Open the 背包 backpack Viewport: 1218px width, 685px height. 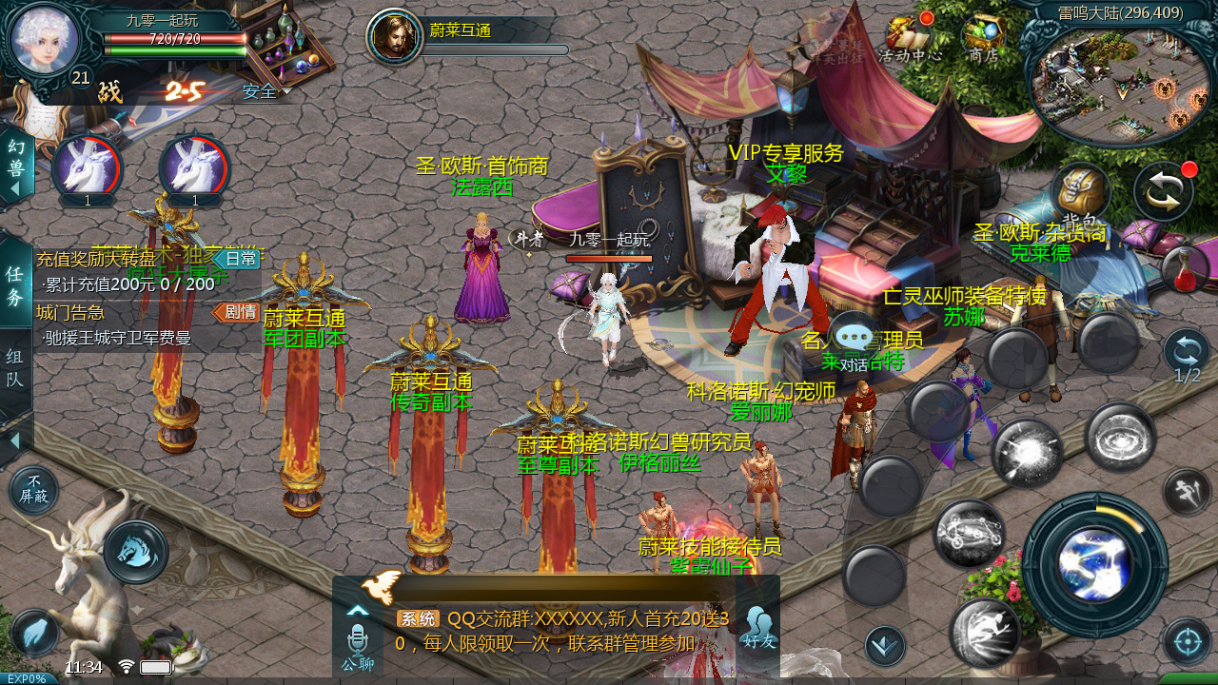[x=1080, y=192]
